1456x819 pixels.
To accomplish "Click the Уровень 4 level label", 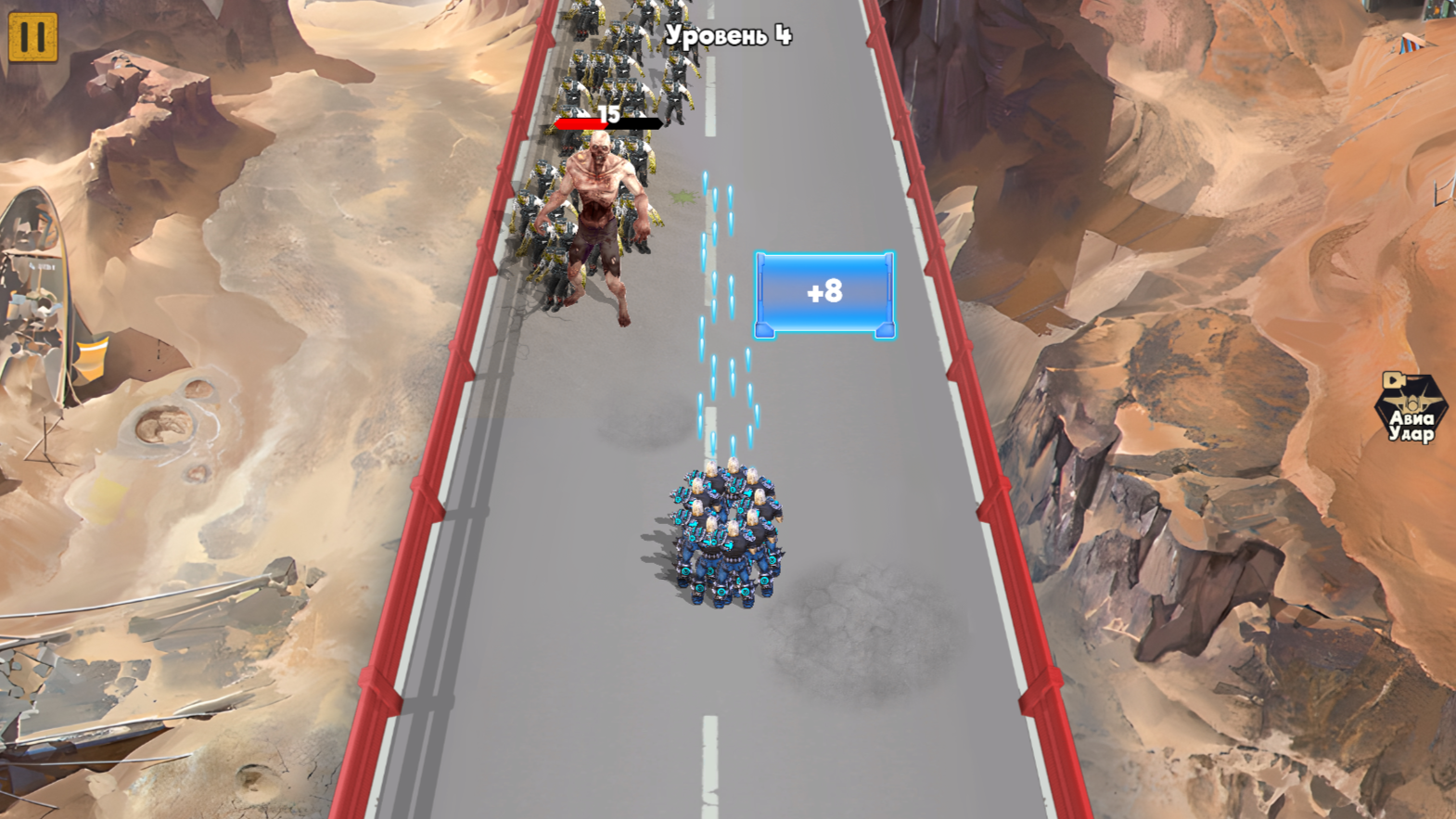I will pyautogui.click(x=729, y=33).
